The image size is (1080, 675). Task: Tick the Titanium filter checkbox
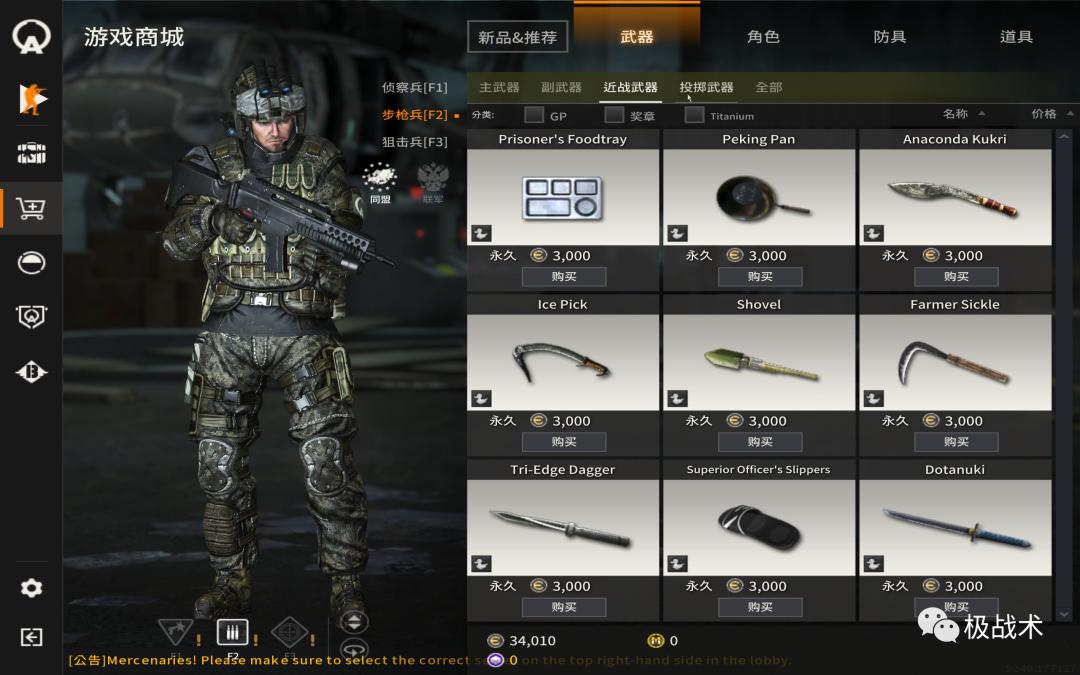(694, 115)
